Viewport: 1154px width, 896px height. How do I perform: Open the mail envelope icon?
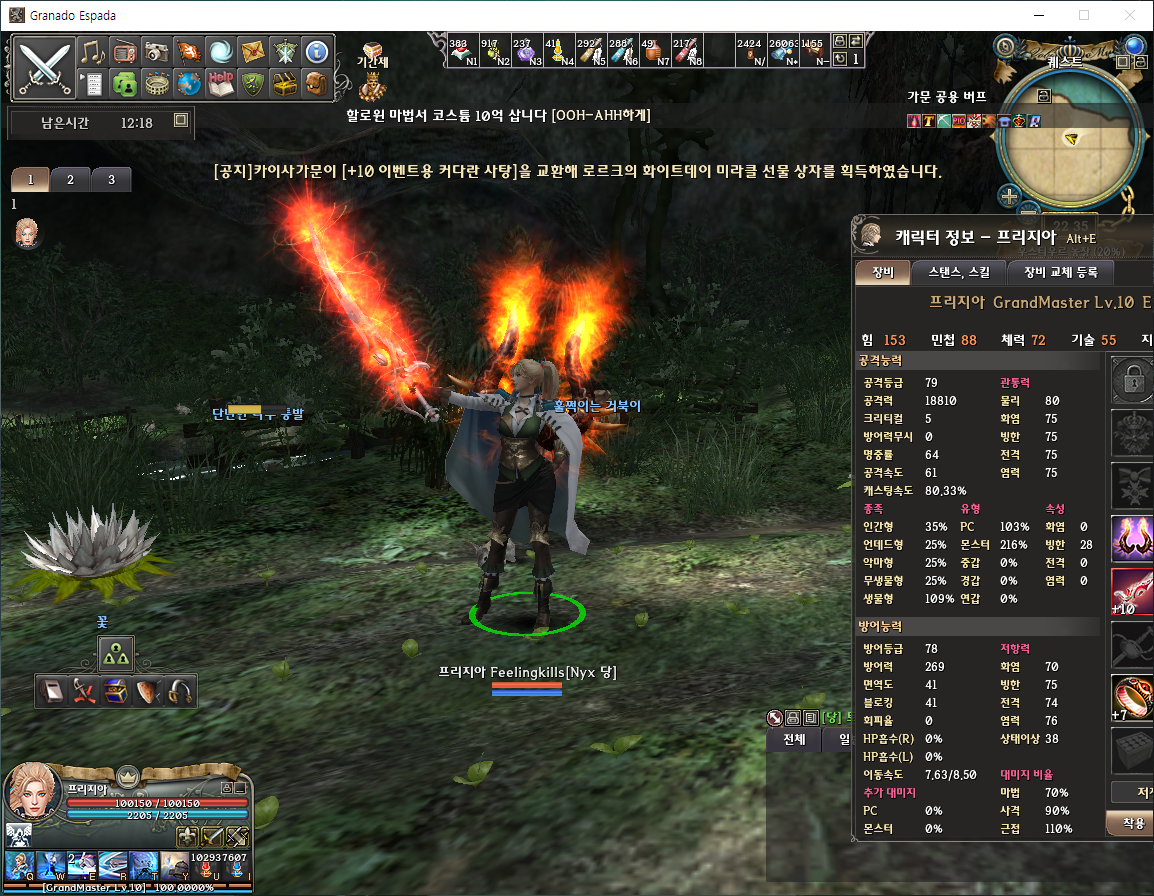tap(251, 52)
